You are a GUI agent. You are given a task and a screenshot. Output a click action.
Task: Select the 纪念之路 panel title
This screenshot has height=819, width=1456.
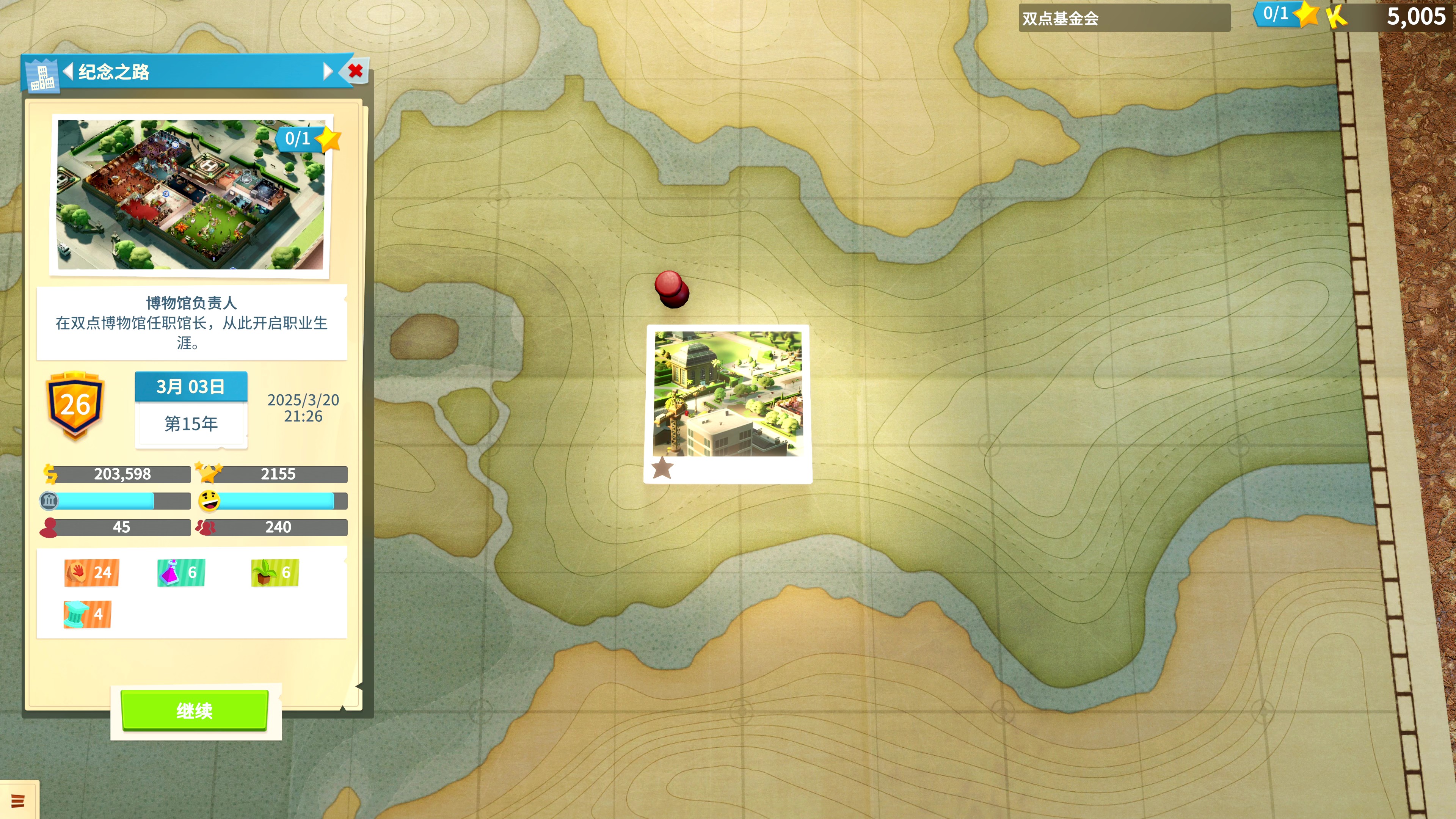[x=115, y=72]
